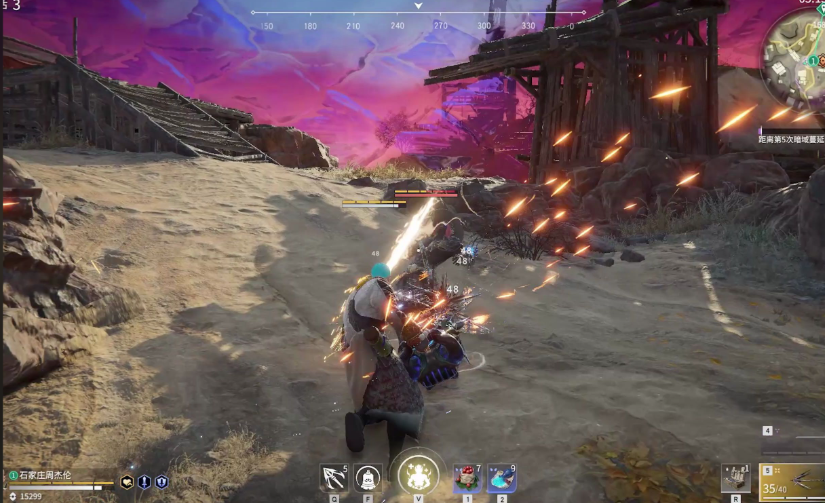The height and width of the screenshot is (503, 825).
Task: Inspect the blue shield buff icon
Action: coord(161,482)
